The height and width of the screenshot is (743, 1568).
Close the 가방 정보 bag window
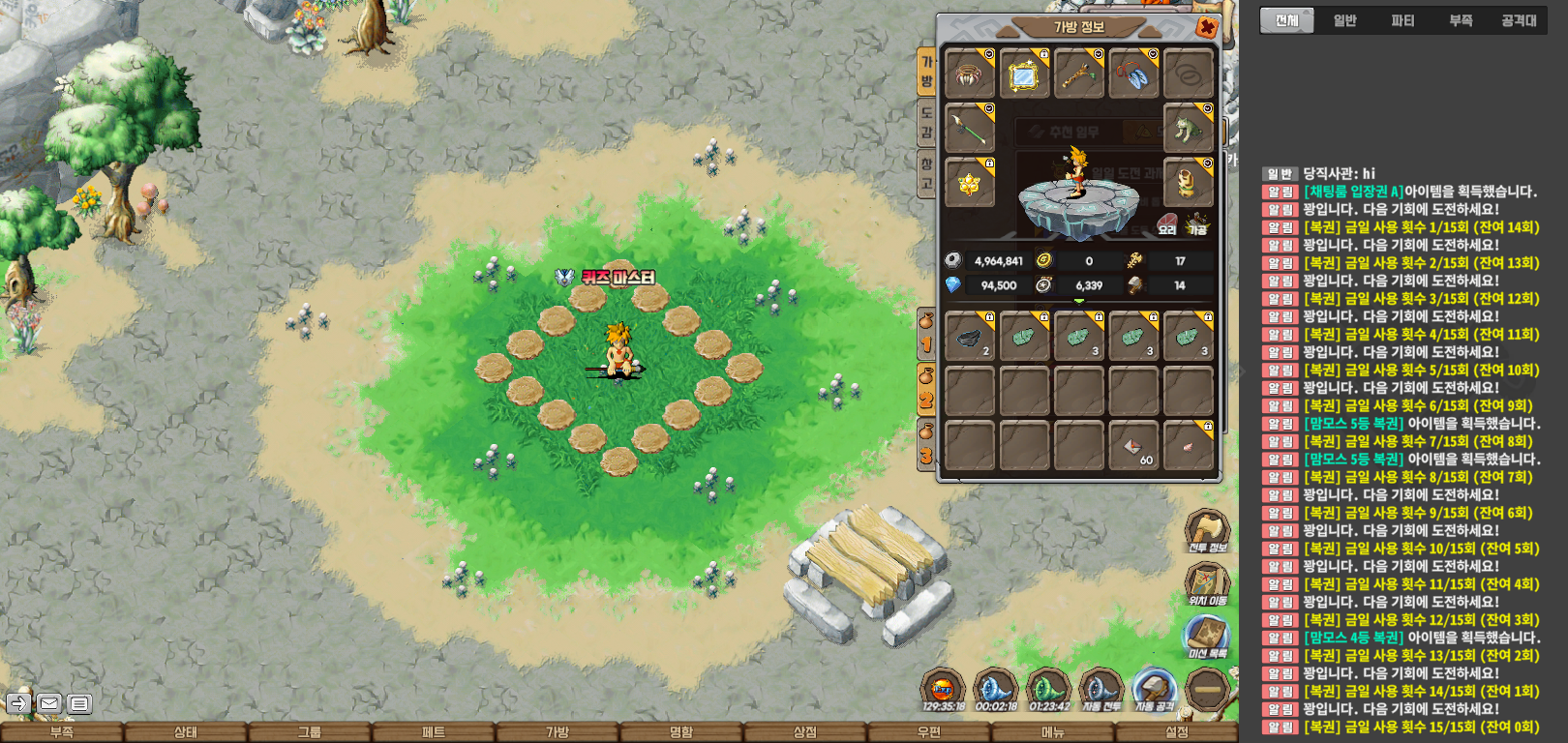tap(1206, 27)
